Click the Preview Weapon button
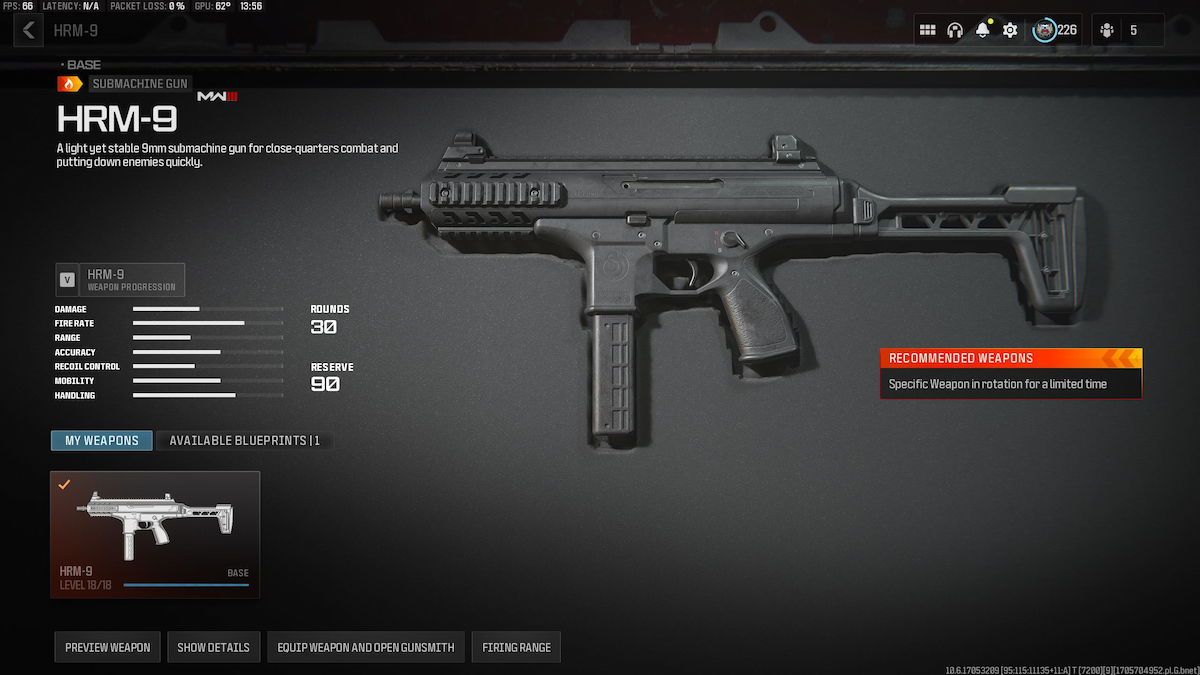1200x675 pixels. (108, 647)
